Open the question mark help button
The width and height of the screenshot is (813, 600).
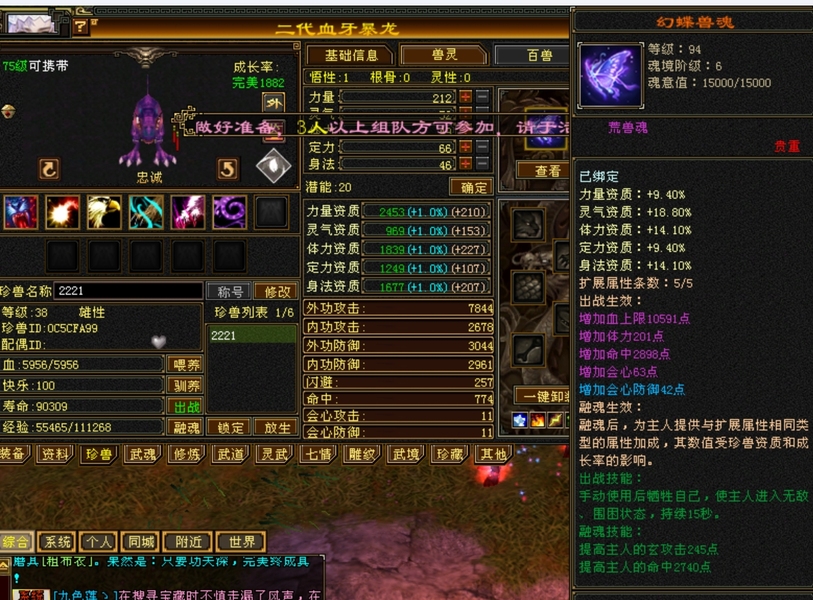(81, 27)
